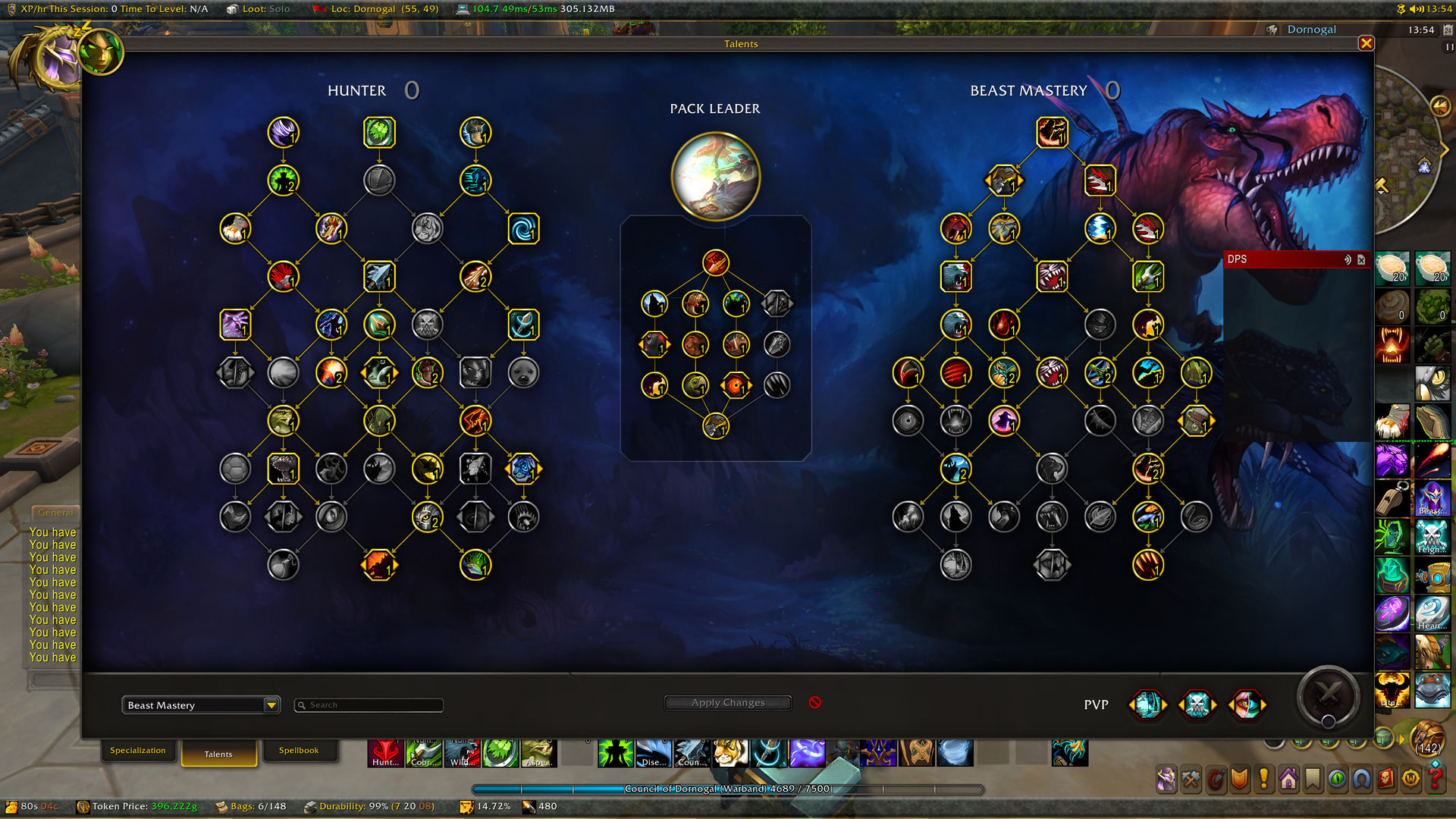Activate the Hunter's Mark ability

coord(385,753)
